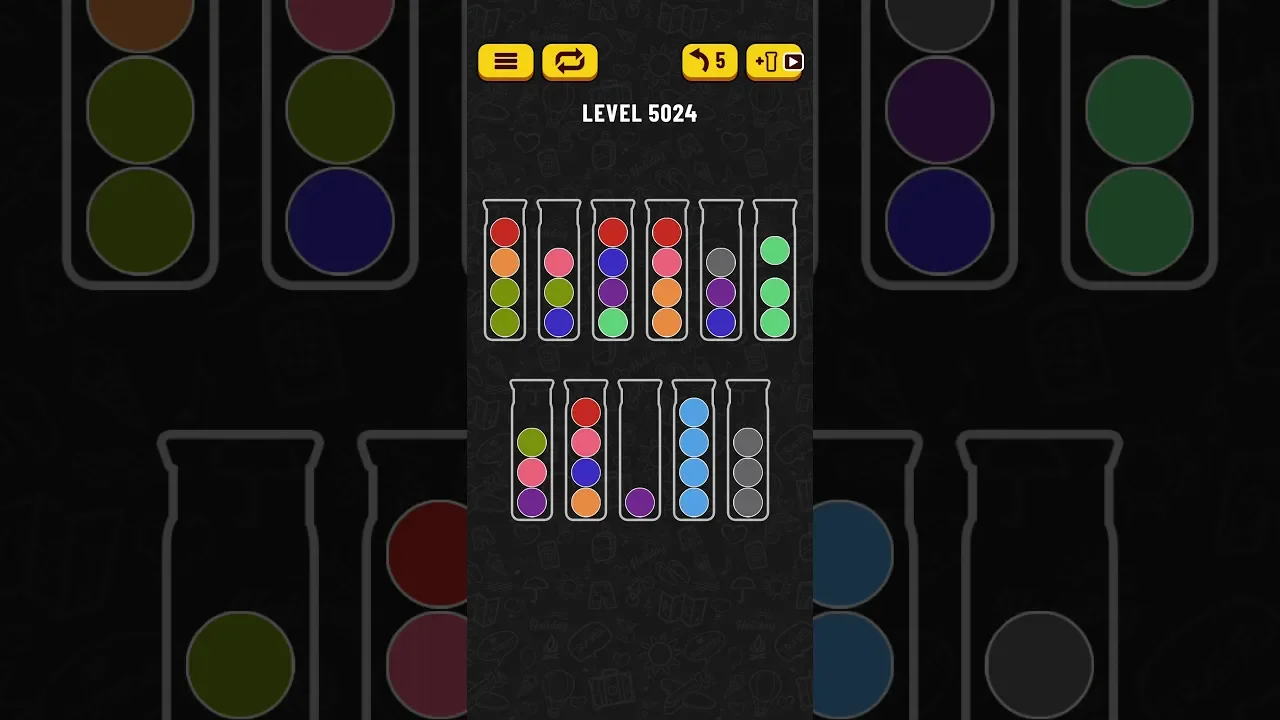Use the undo button showing 5
Screen dimensions: 1280x720
click(x=709, y=62)
